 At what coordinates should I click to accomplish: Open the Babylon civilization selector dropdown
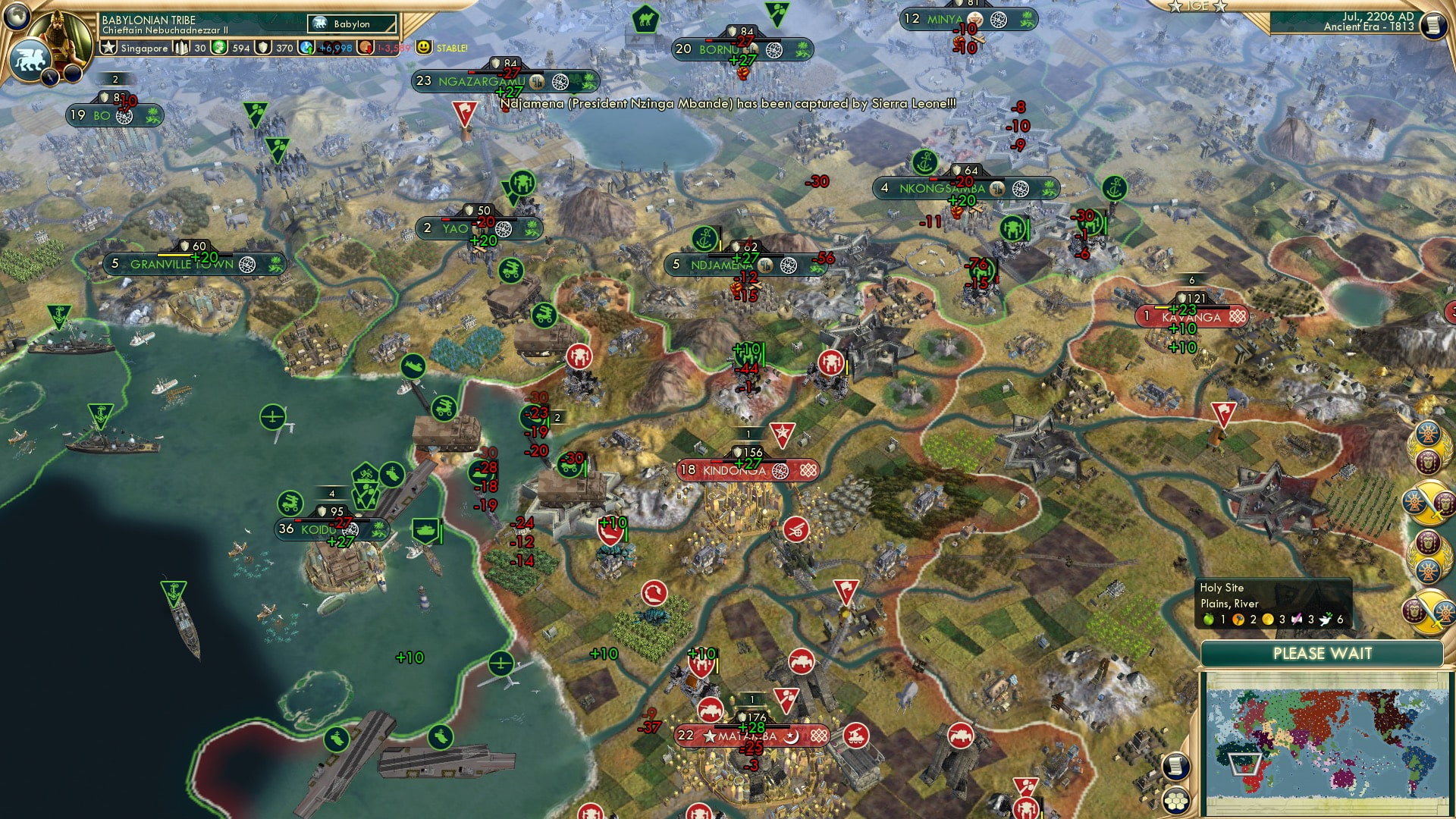(x=351, y=24)
